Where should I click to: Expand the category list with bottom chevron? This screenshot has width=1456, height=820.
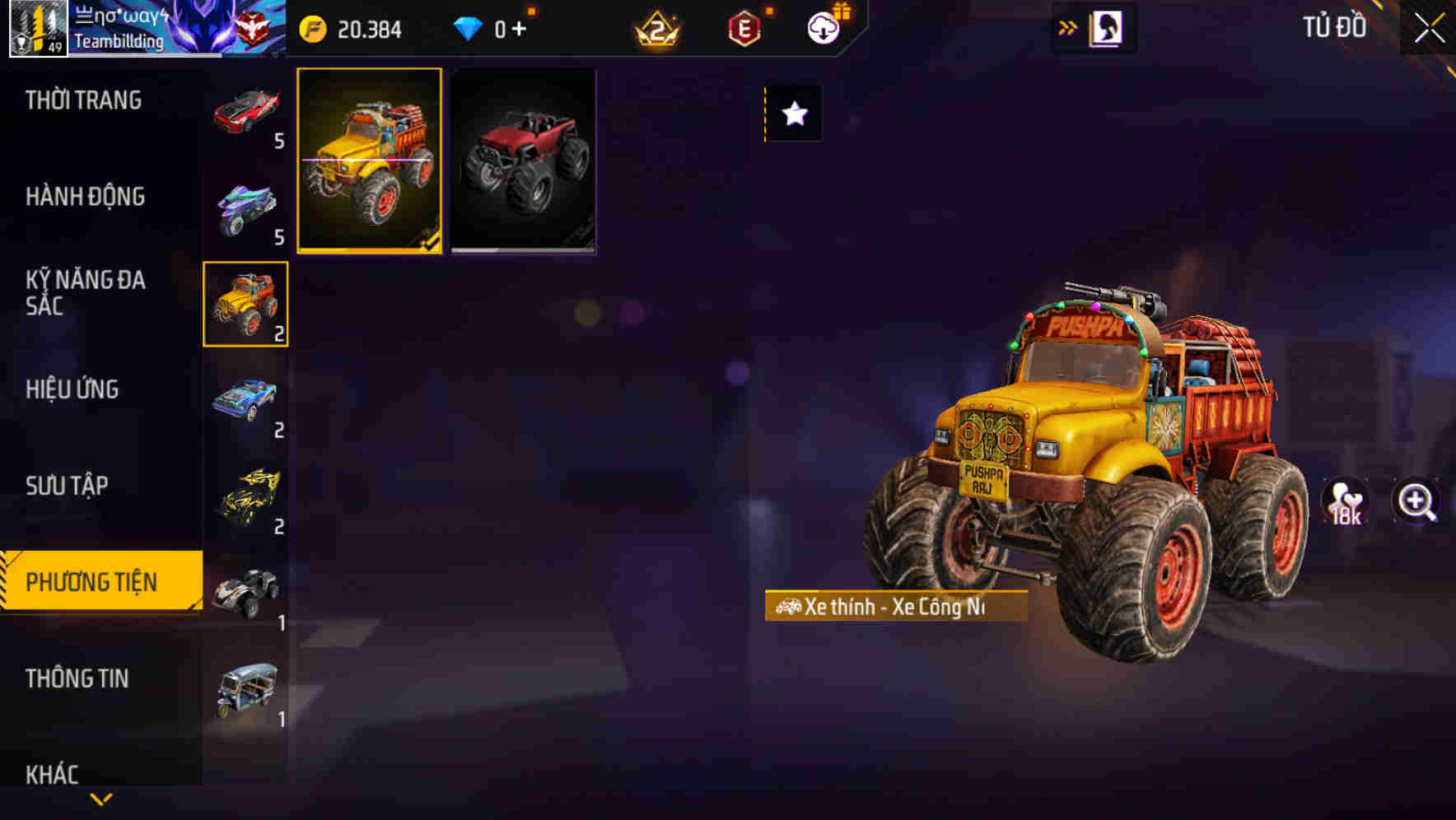[100, 797]
